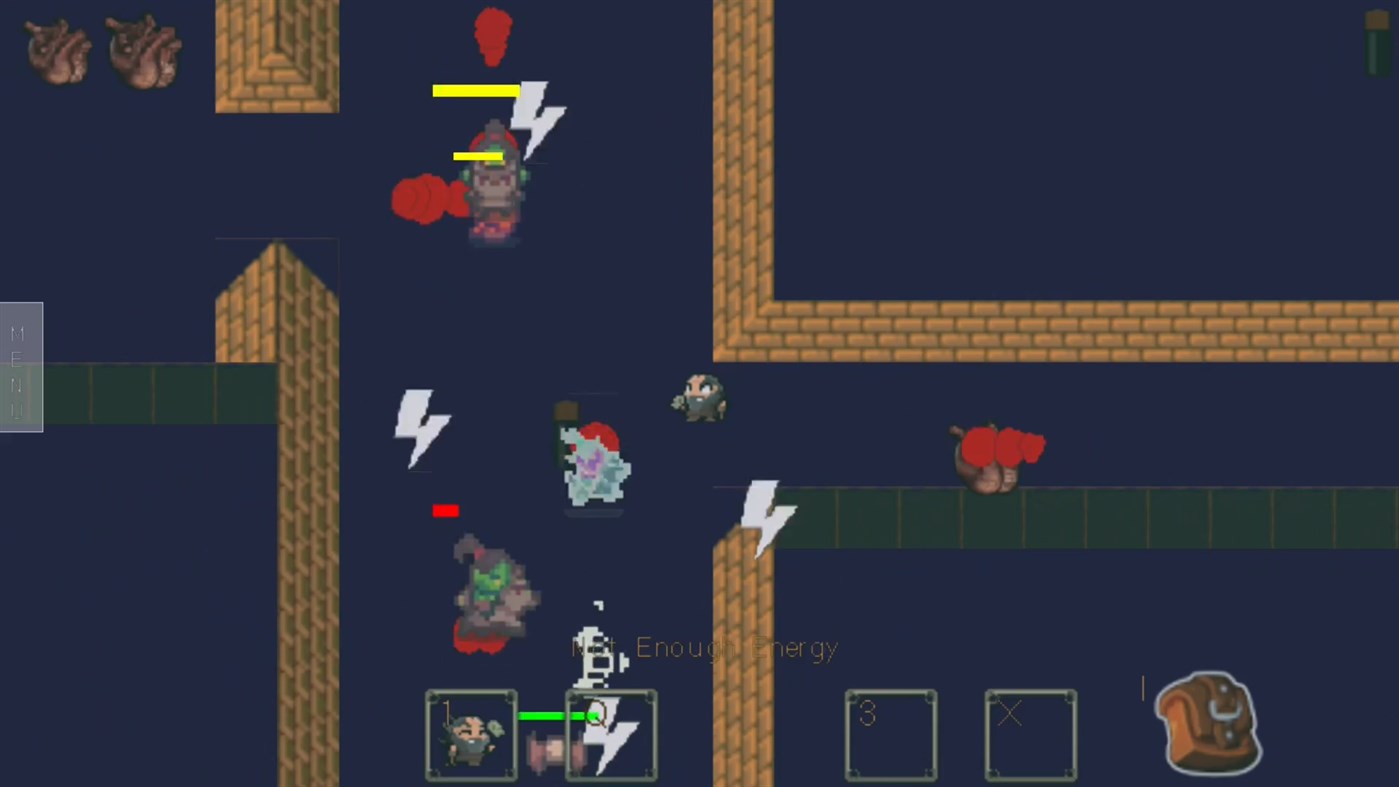Click the heart cluster beside the top player
1399x787 pixels.
(428, 198)
